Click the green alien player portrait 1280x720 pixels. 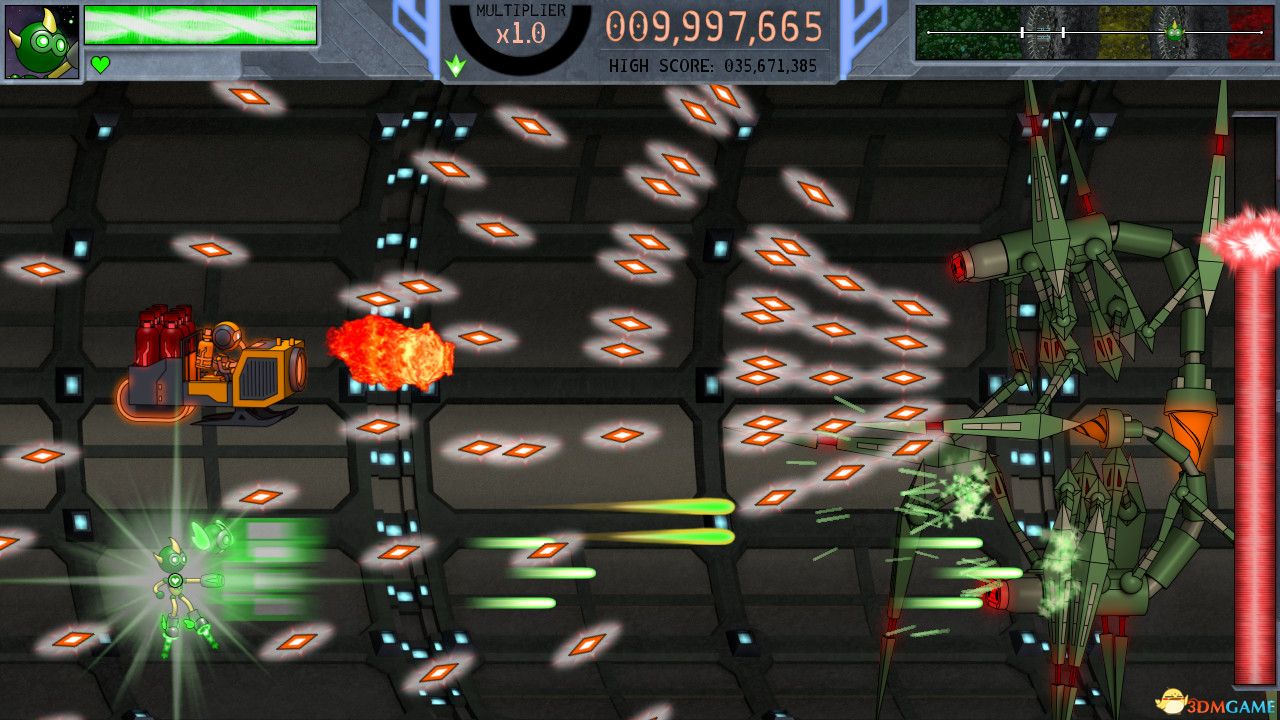tap(40, 40)
